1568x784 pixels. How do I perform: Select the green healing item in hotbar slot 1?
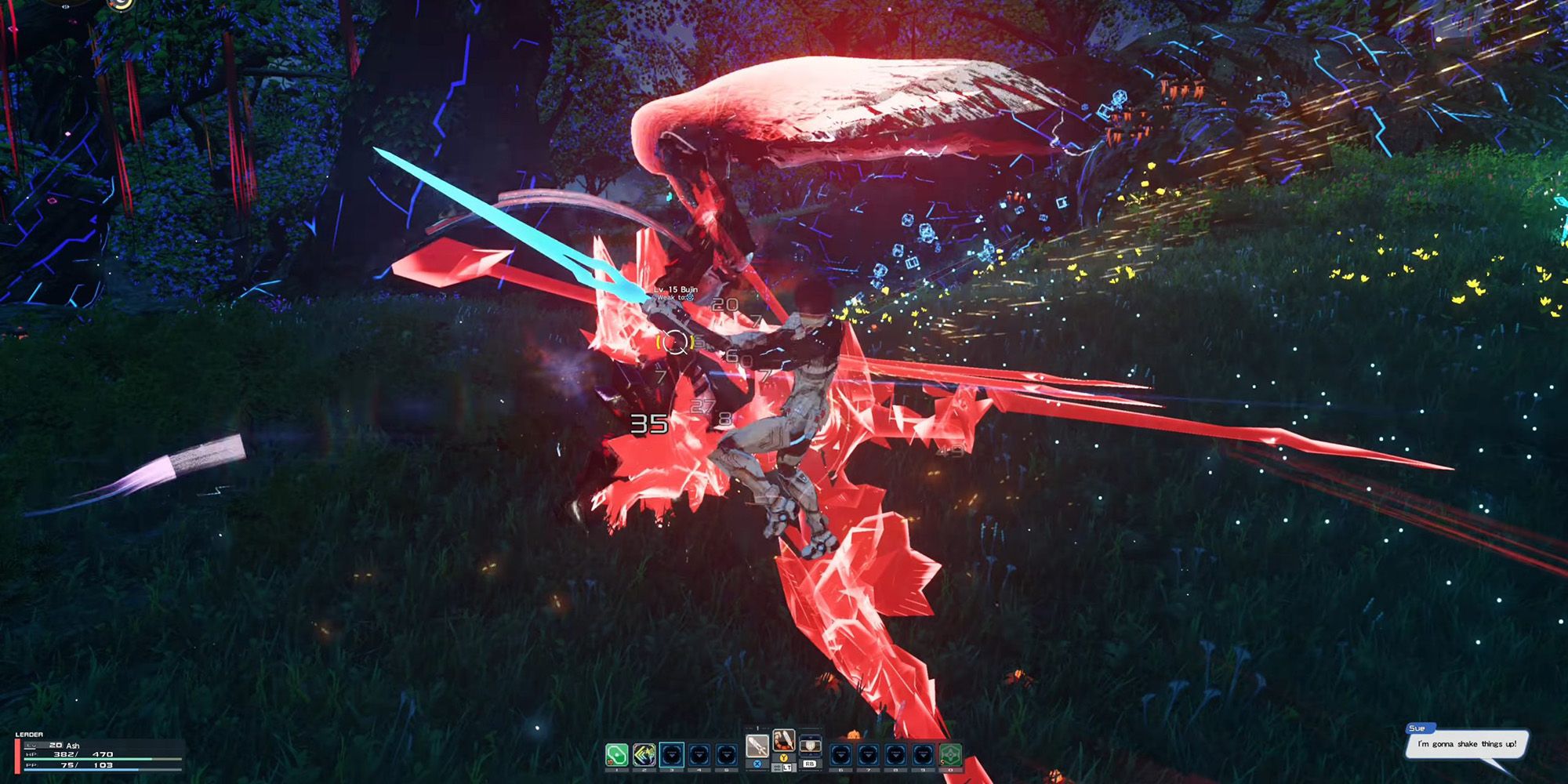pyautogui.click(x=615, y=753)
